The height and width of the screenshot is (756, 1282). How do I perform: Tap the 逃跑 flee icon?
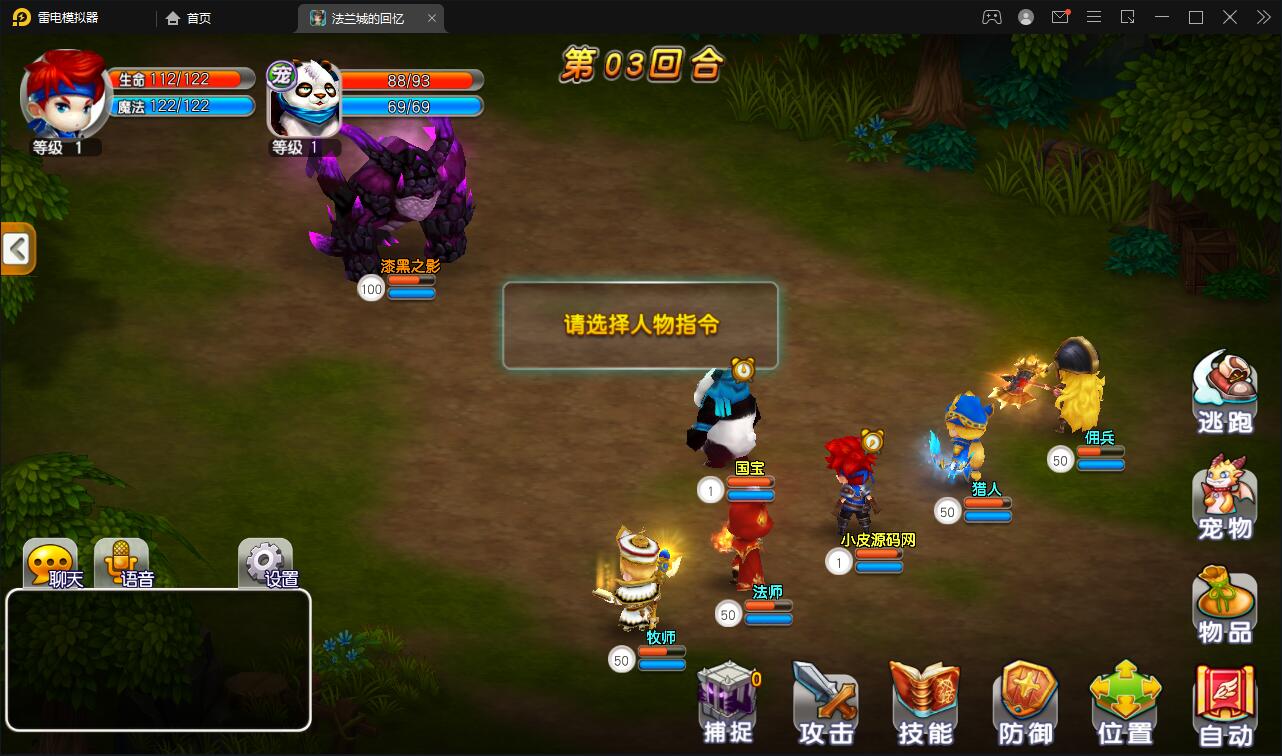(x=1224, y=390)
